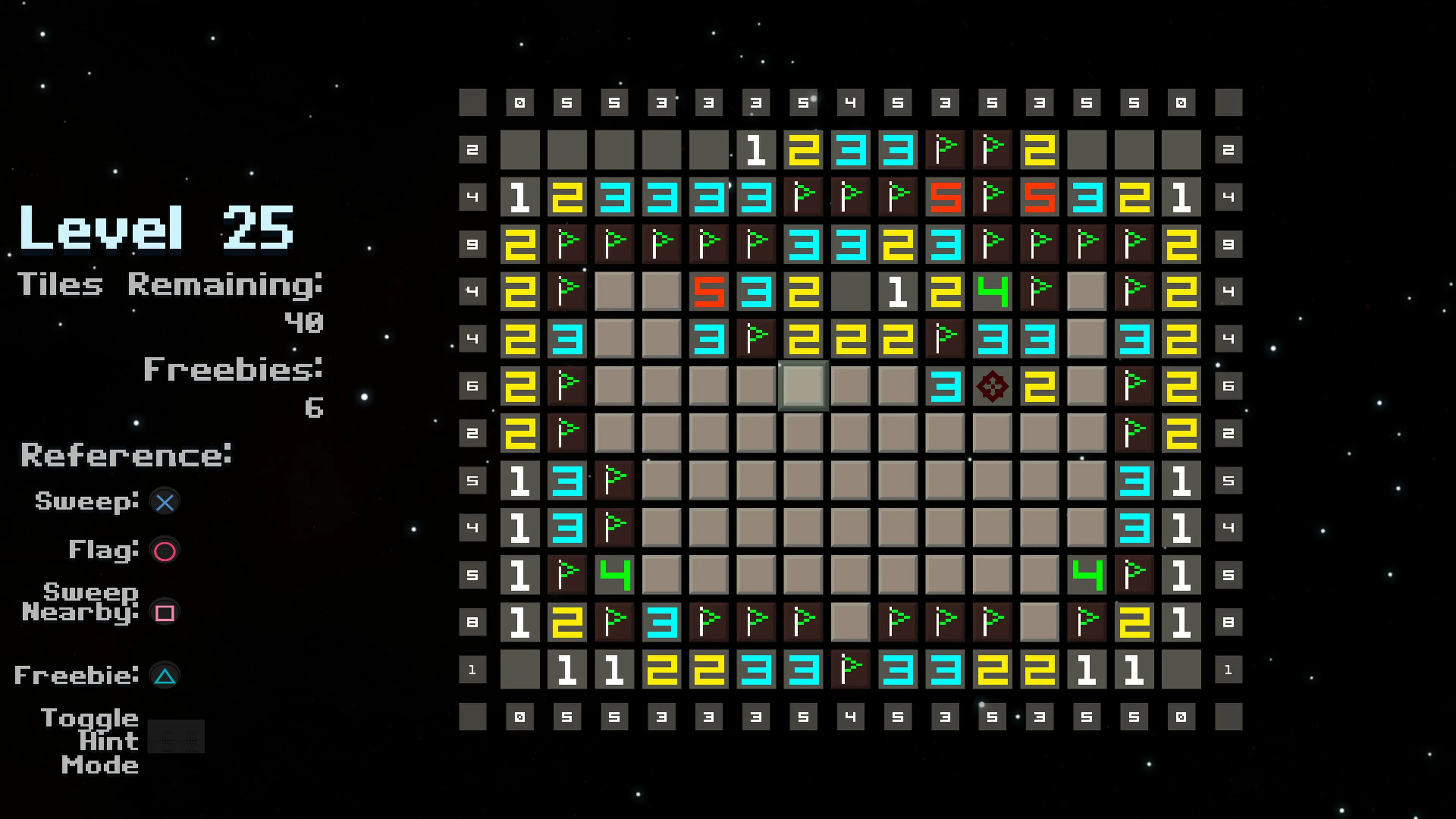Toggle Hint Mode with the touchpad icon
1456x819 pixels.
coord(176,736)
